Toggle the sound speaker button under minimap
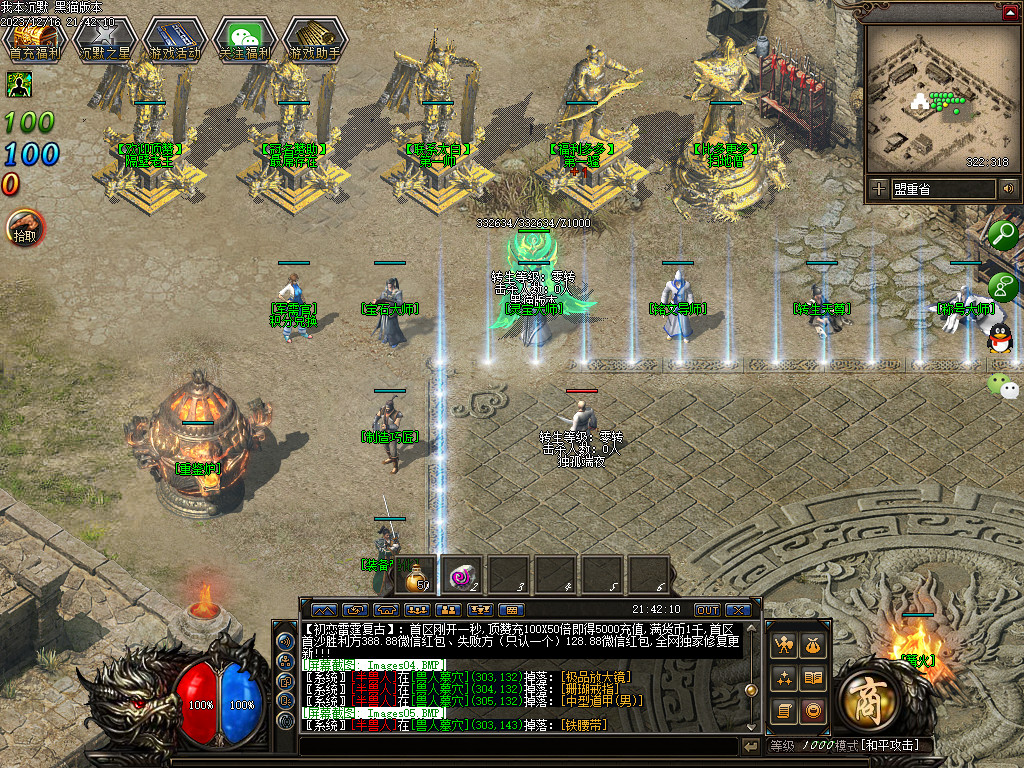This screenshot has width=1024, height=768. tap(1008, 188)
